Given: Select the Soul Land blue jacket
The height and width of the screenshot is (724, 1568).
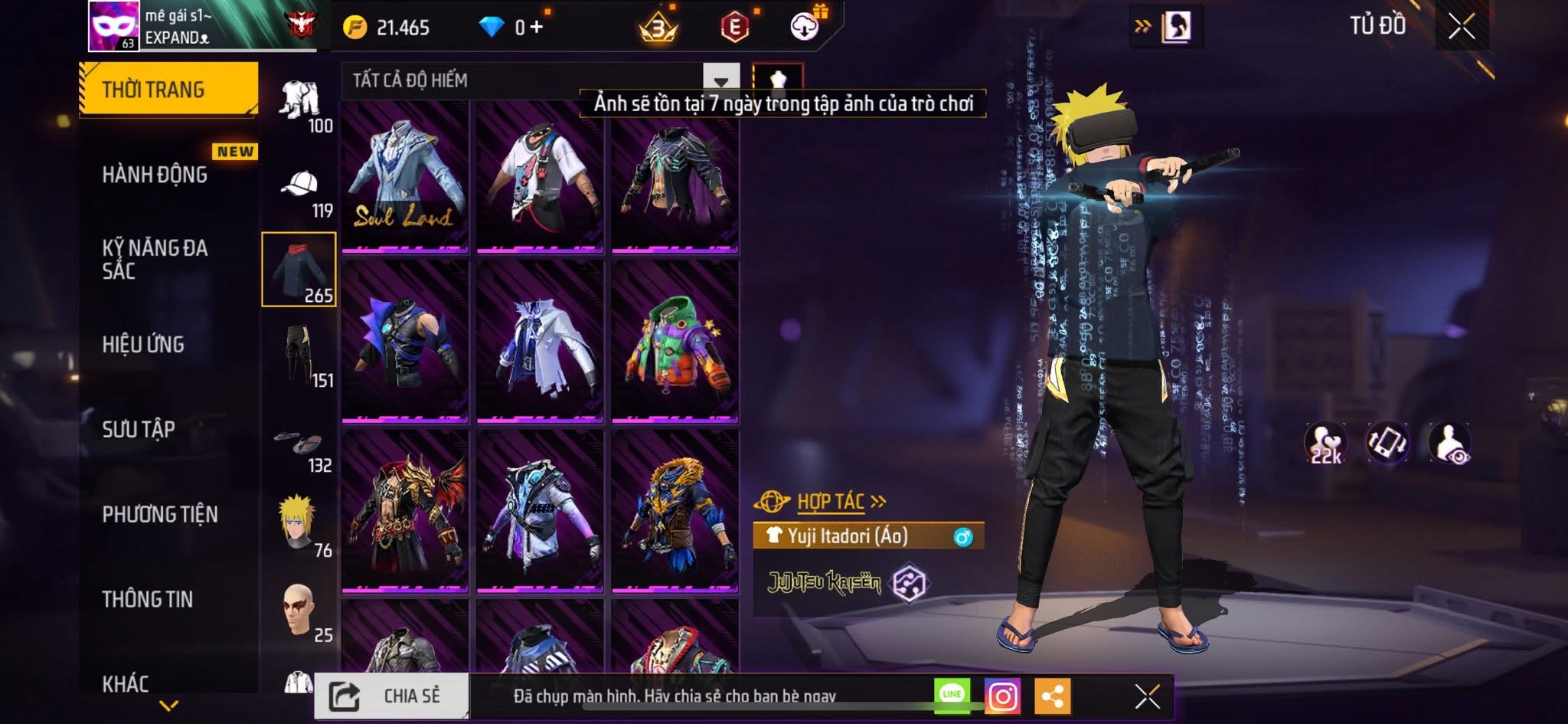Looking at the screenshot, I should pos(405,178).
